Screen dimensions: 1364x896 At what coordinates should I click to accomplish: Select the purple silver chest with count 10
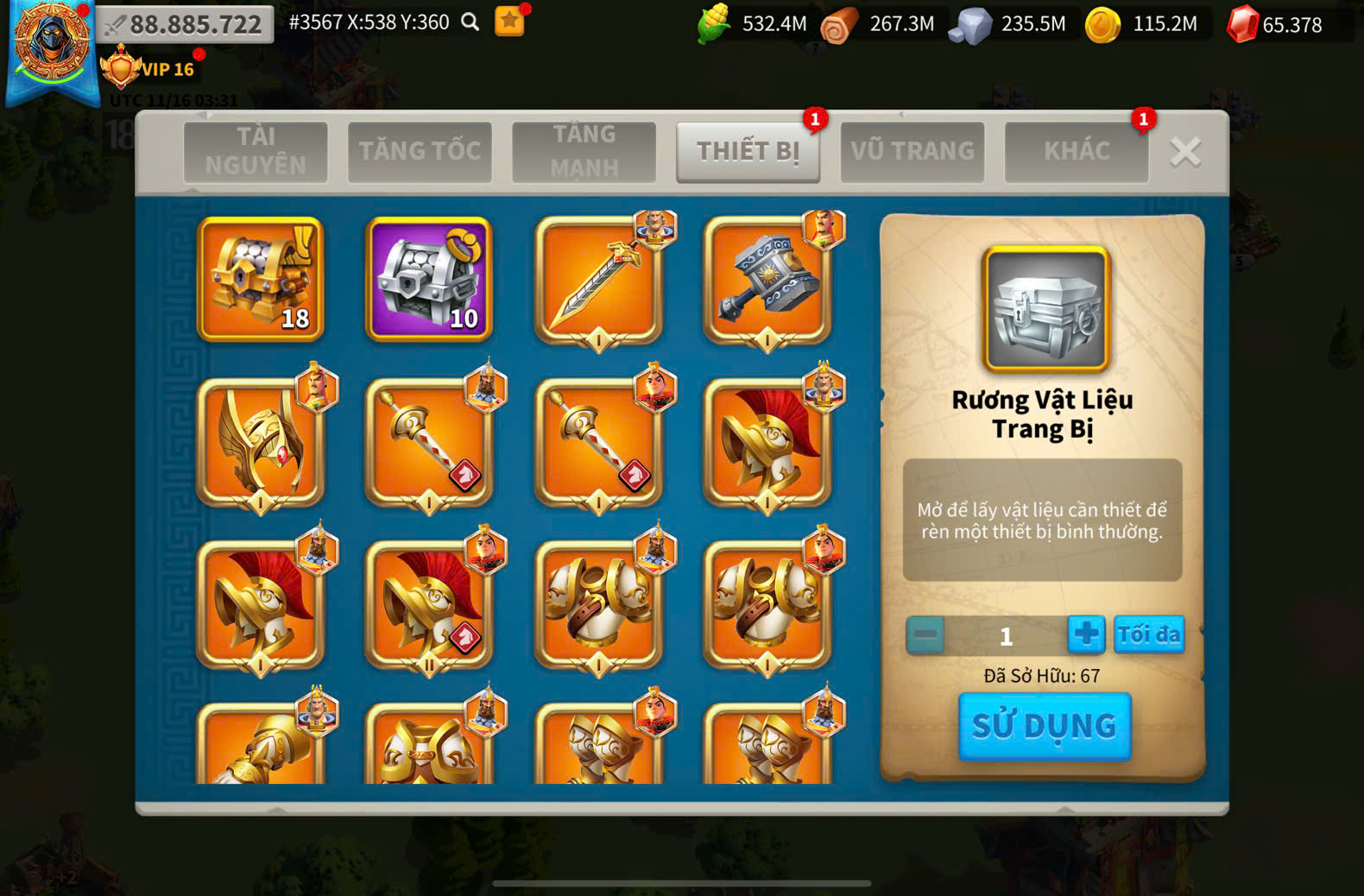(x=429, y=278)
